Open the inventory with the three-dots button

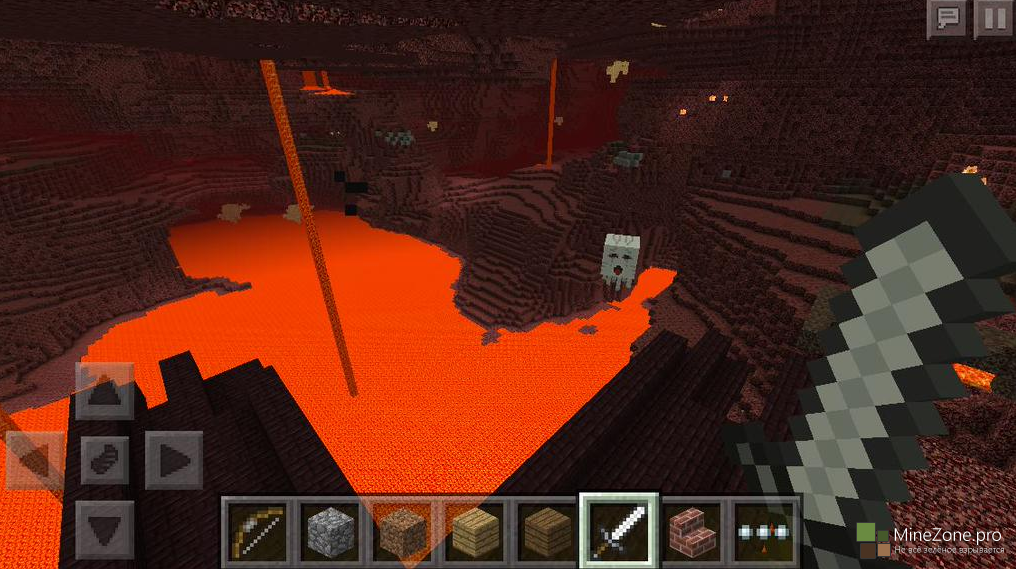pyautogui.click(x=765, y=530)
